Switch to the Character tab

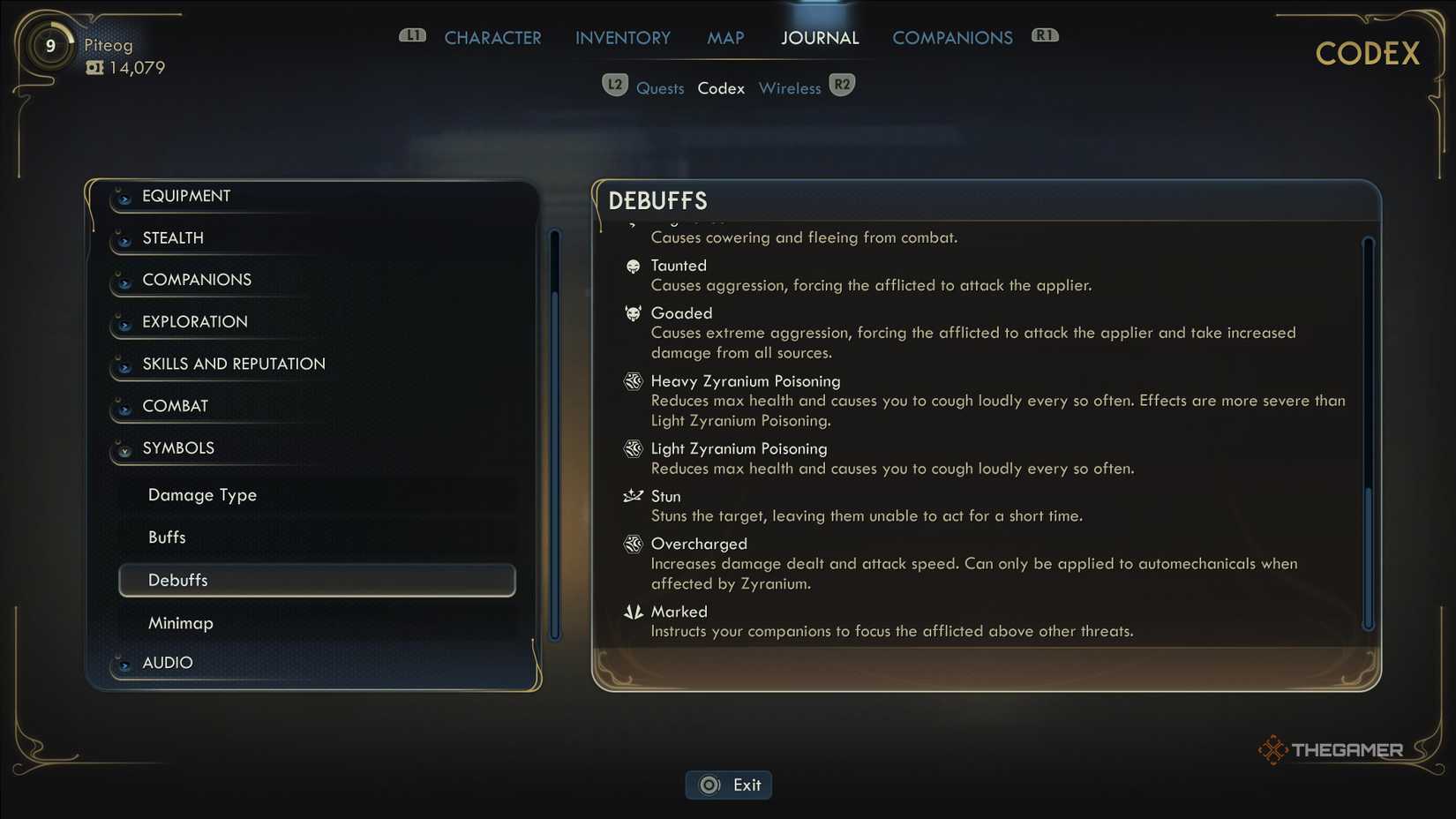(x=492, y=38)
